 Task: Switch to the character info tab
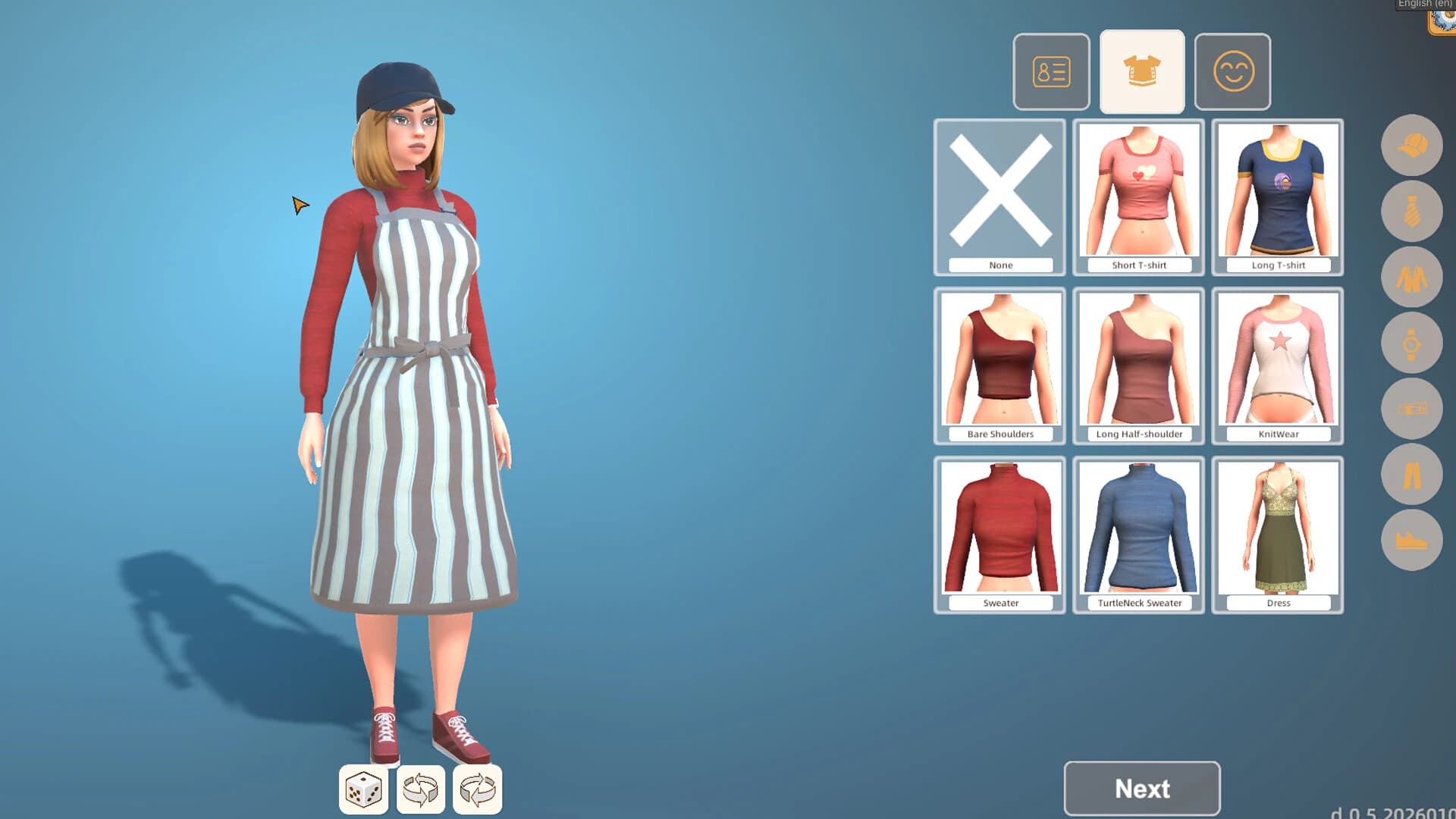click(x=1051, y=71)
